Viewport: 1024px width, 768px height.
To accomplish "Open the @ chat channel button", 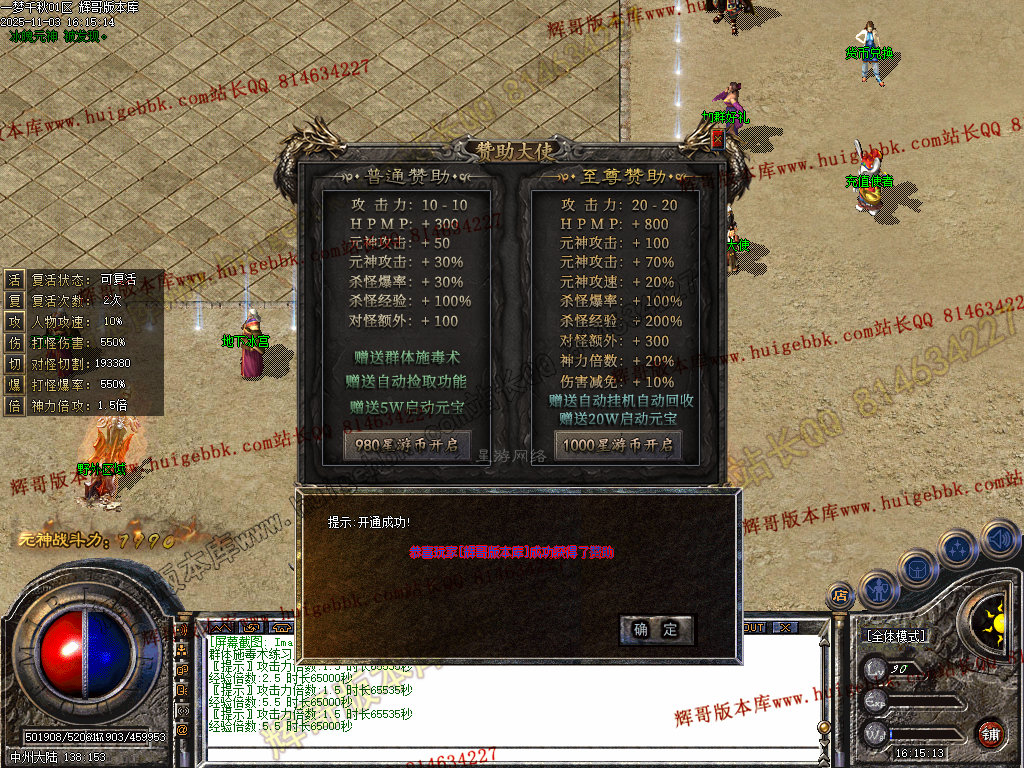I will pos(183,730).
